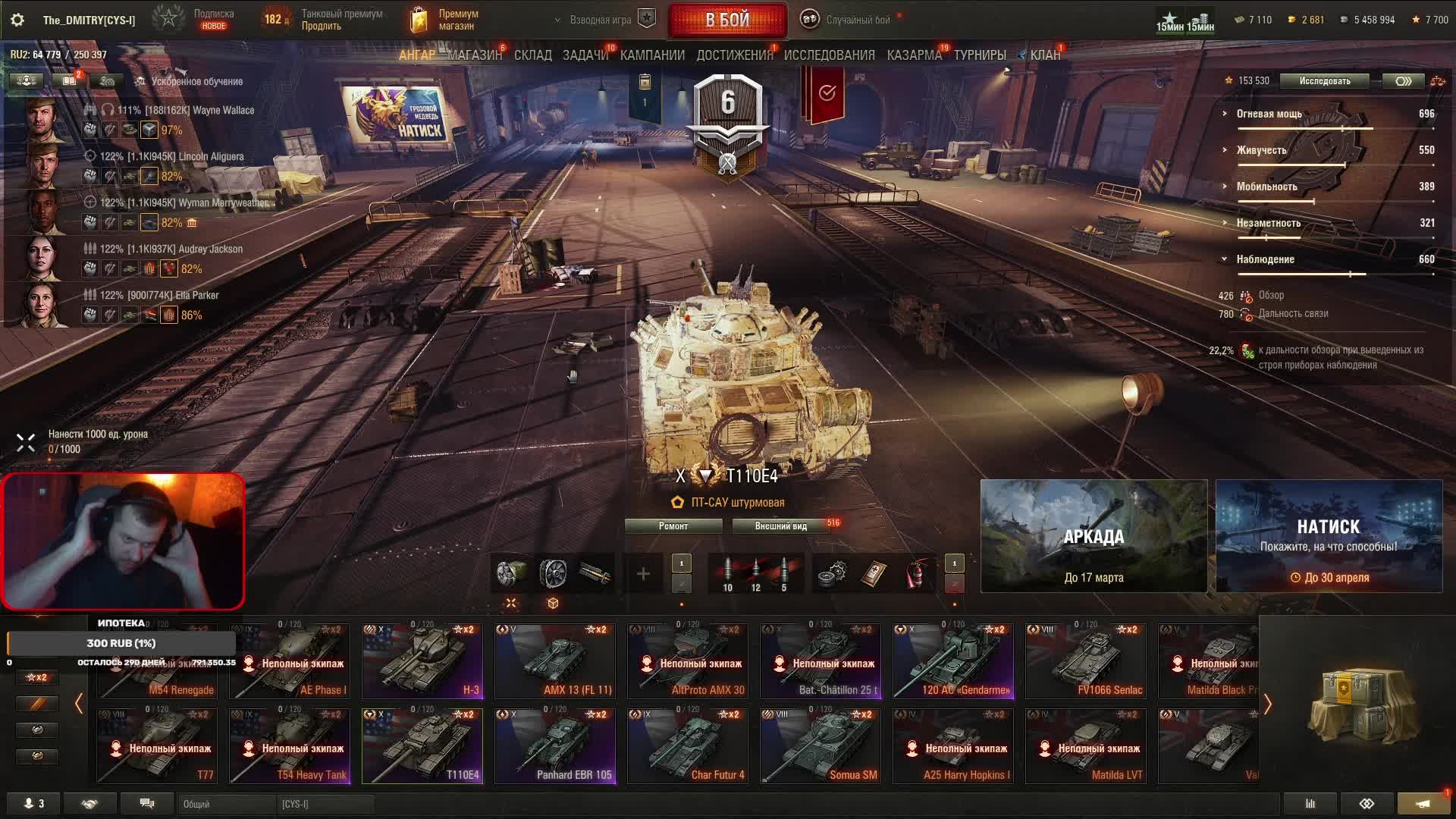The width and height of the screenshot is (1456, 819).
Task: Open the settings gear icon
Action: coord(17,20)
